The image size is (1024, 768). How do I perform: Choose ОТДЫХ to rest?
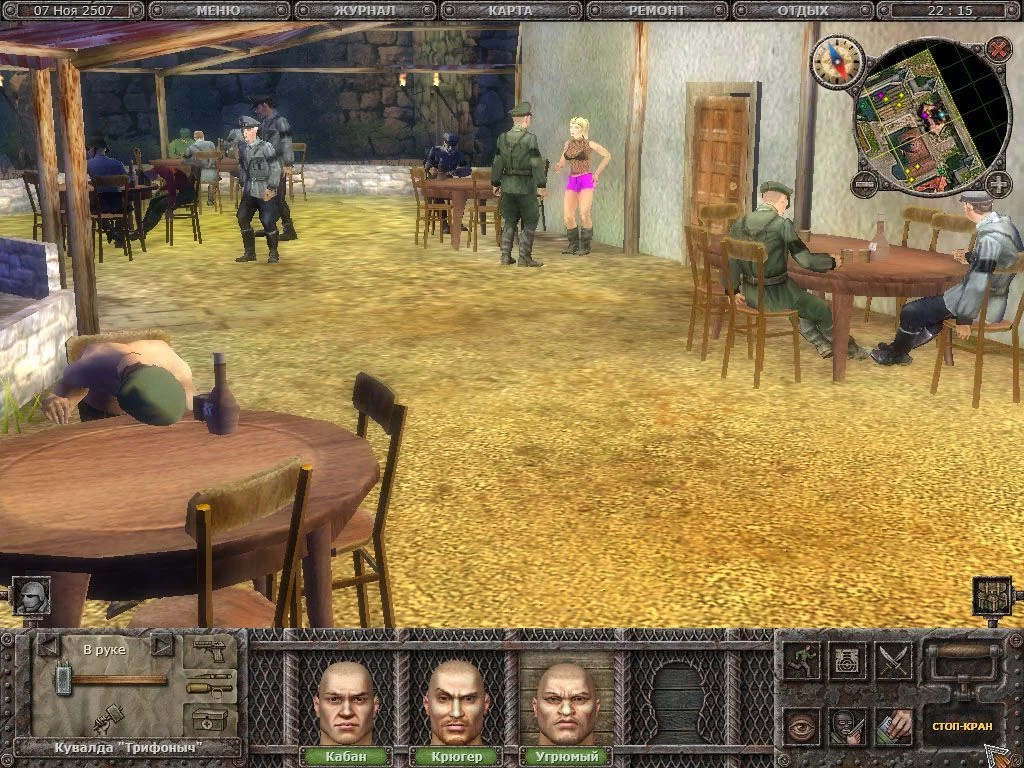[803, 11]
